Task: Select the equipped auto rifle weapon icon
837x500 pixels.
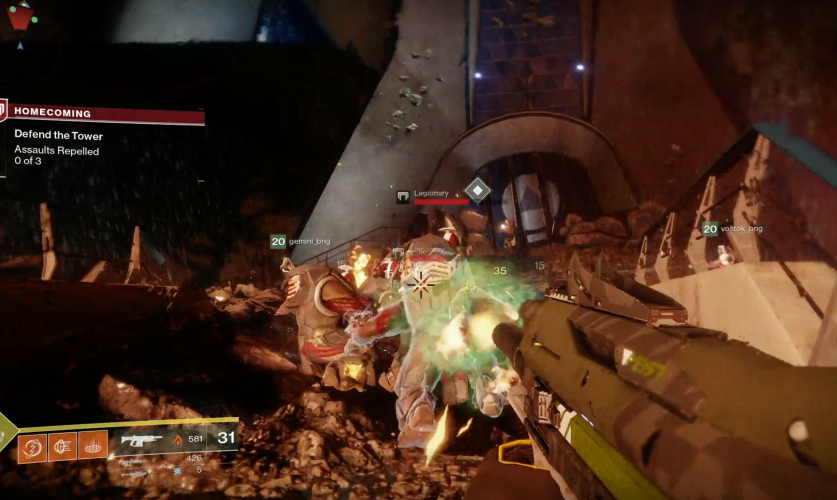Action: click(x=141, y=439)
